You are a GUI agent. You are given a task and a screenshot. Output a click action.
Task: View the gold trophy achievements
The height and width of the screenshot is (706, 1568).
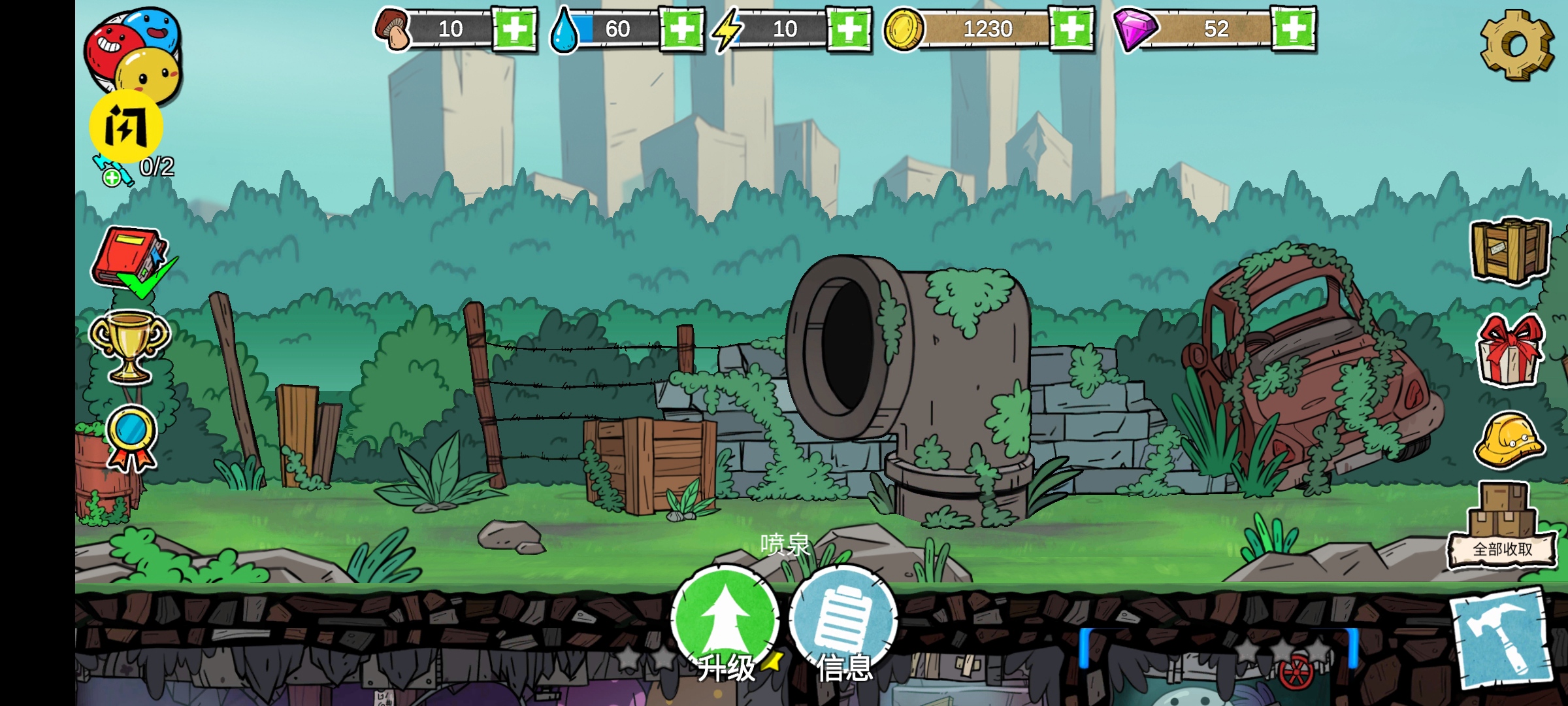[x=129, y=346]
